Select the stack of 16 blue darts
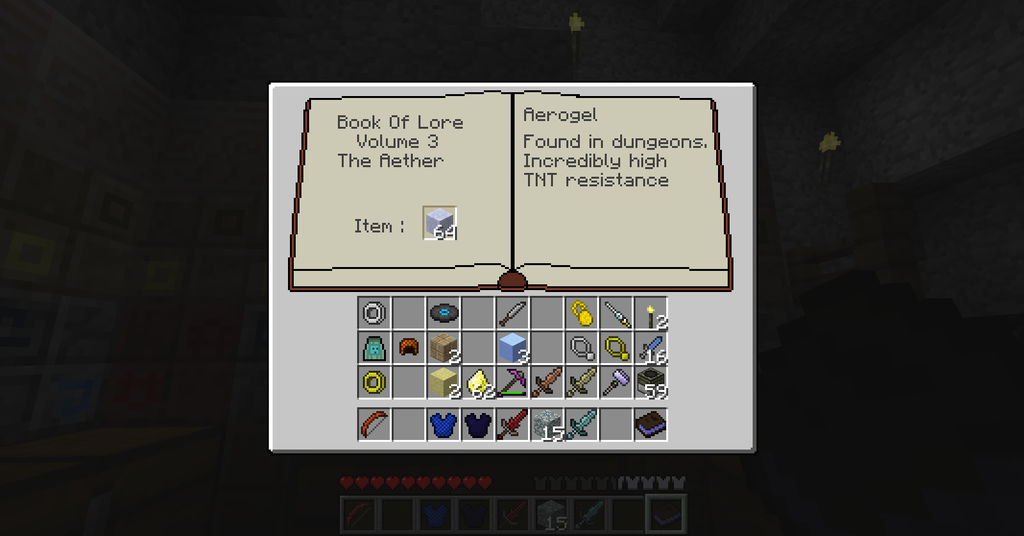Image resolution: width=1024 pixels, height=536 pixels. 652,347
